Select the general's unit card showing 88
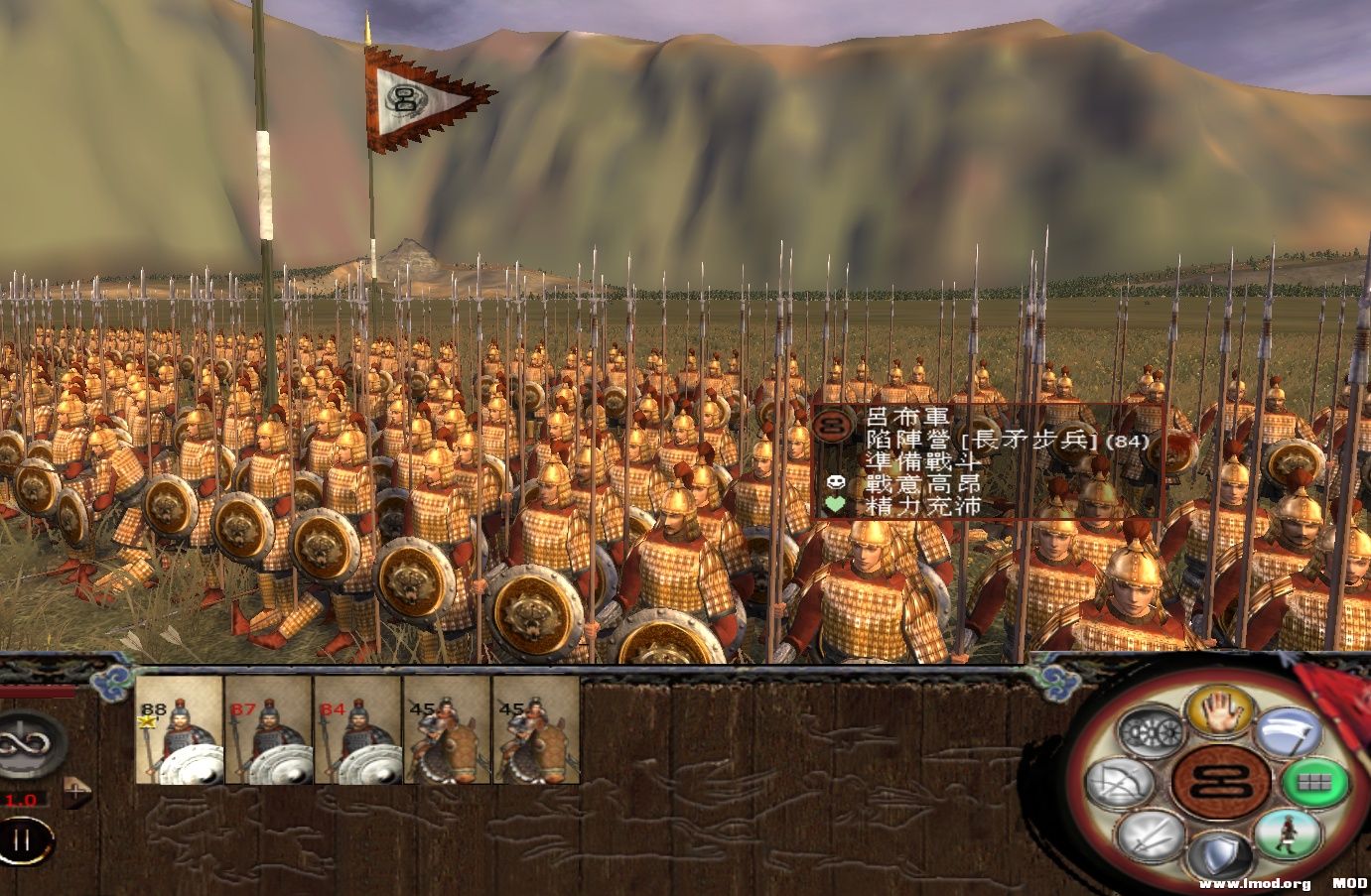This screenshot has width=1371, height=896. 181,739
